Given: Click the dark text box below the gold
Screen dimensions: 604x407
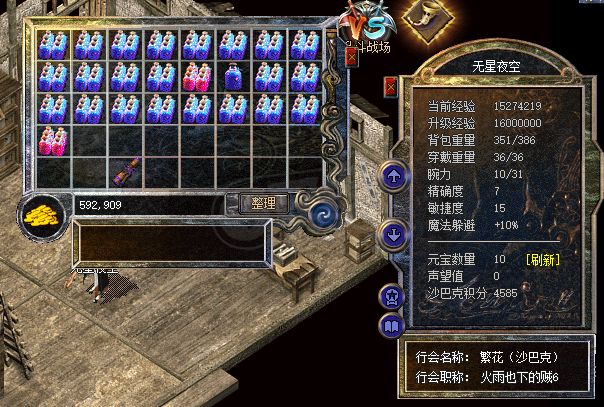Looking at the screenshot, I should [170, 243].
